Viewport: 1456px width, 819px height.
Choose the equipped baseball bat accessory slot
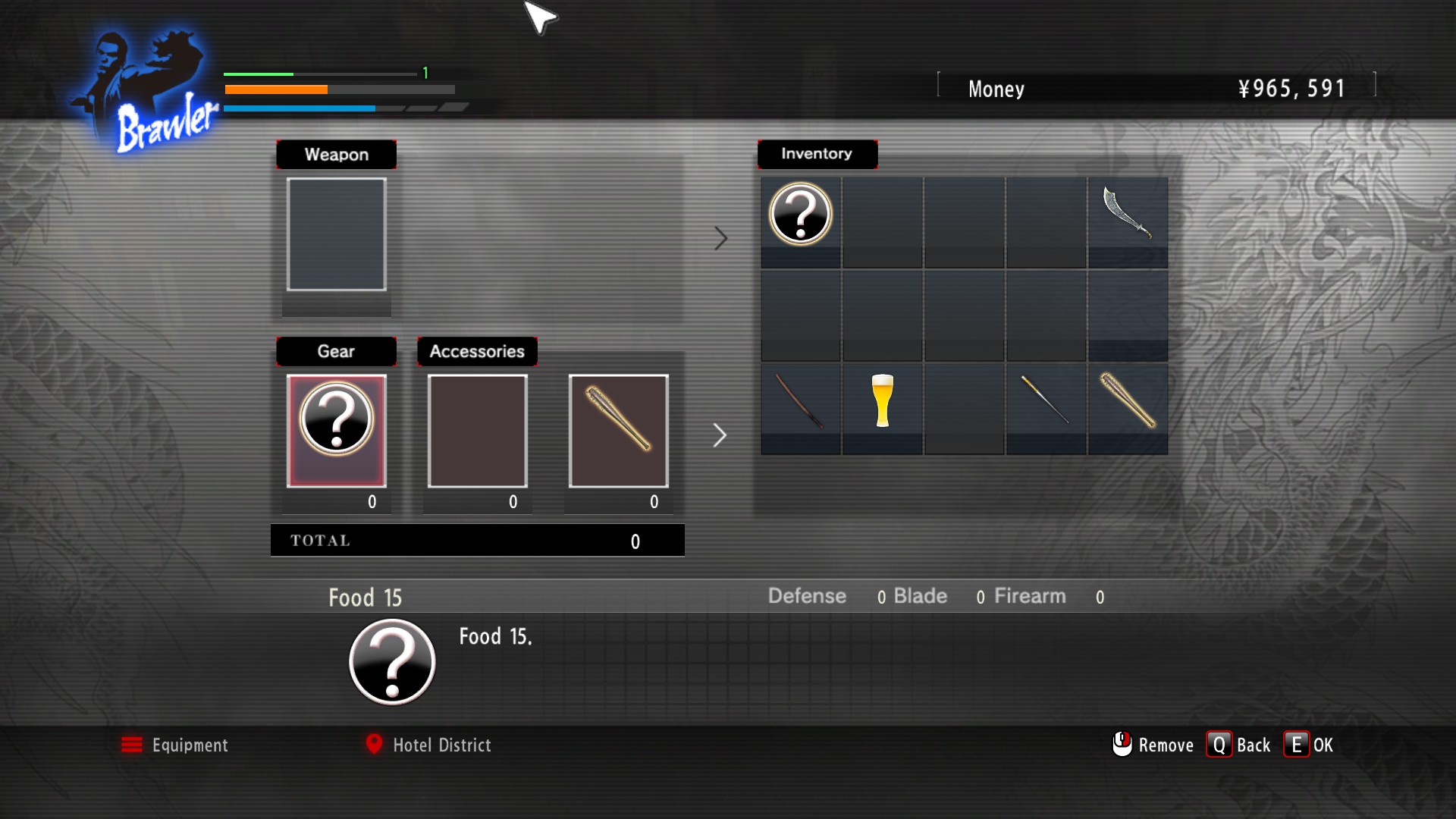click(618, 430)
